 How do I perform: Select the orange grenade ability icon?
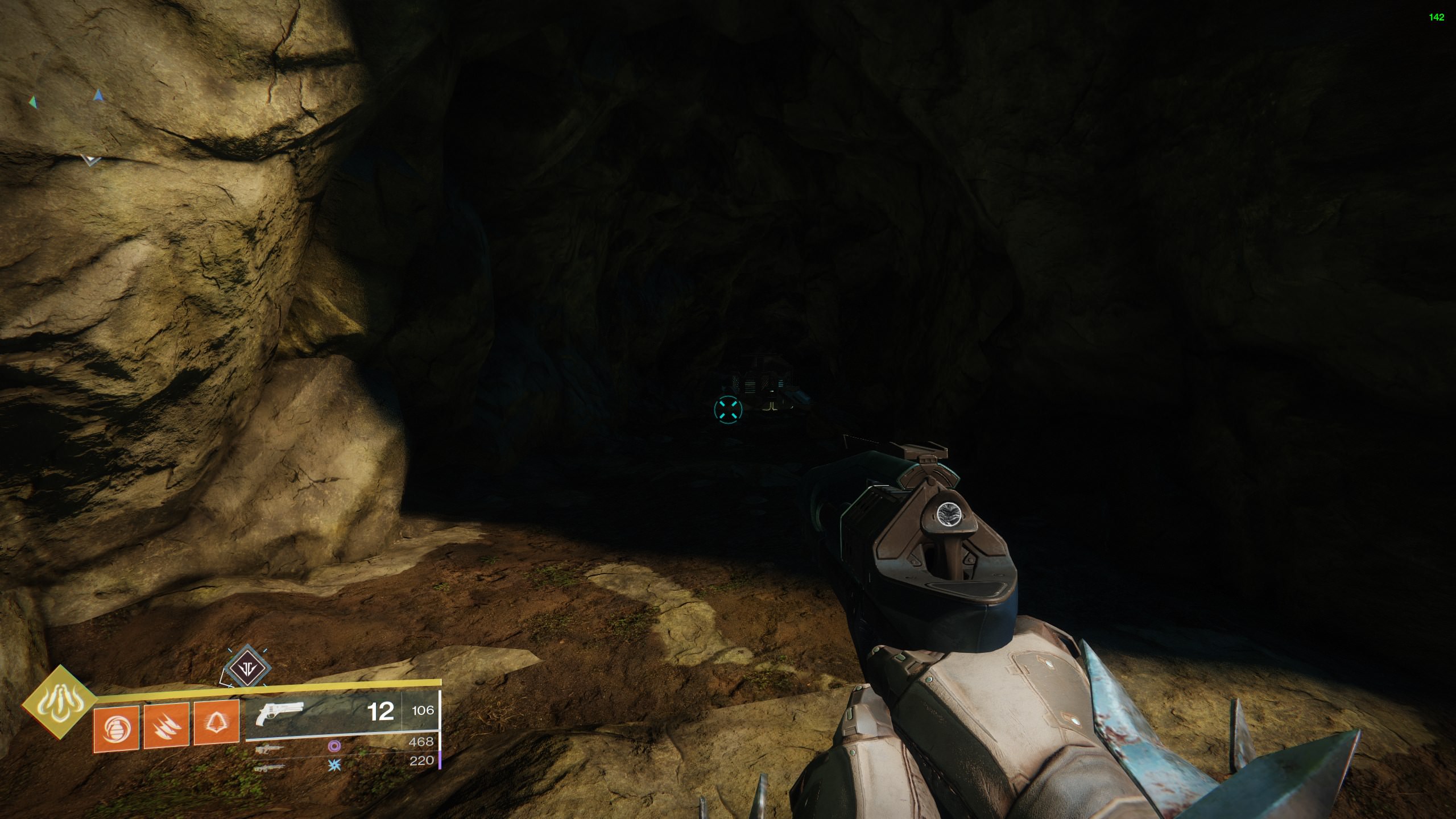tap(116, 725)
